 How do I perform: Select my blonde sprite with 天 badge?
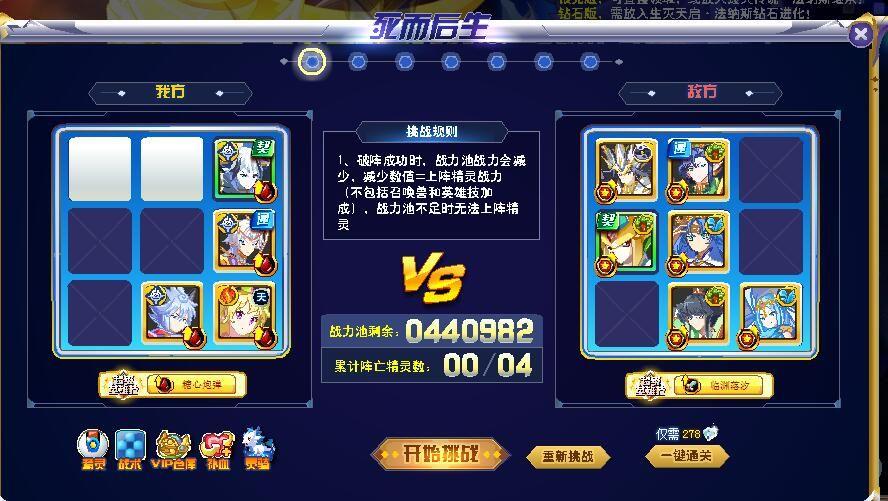click(244, 312)
